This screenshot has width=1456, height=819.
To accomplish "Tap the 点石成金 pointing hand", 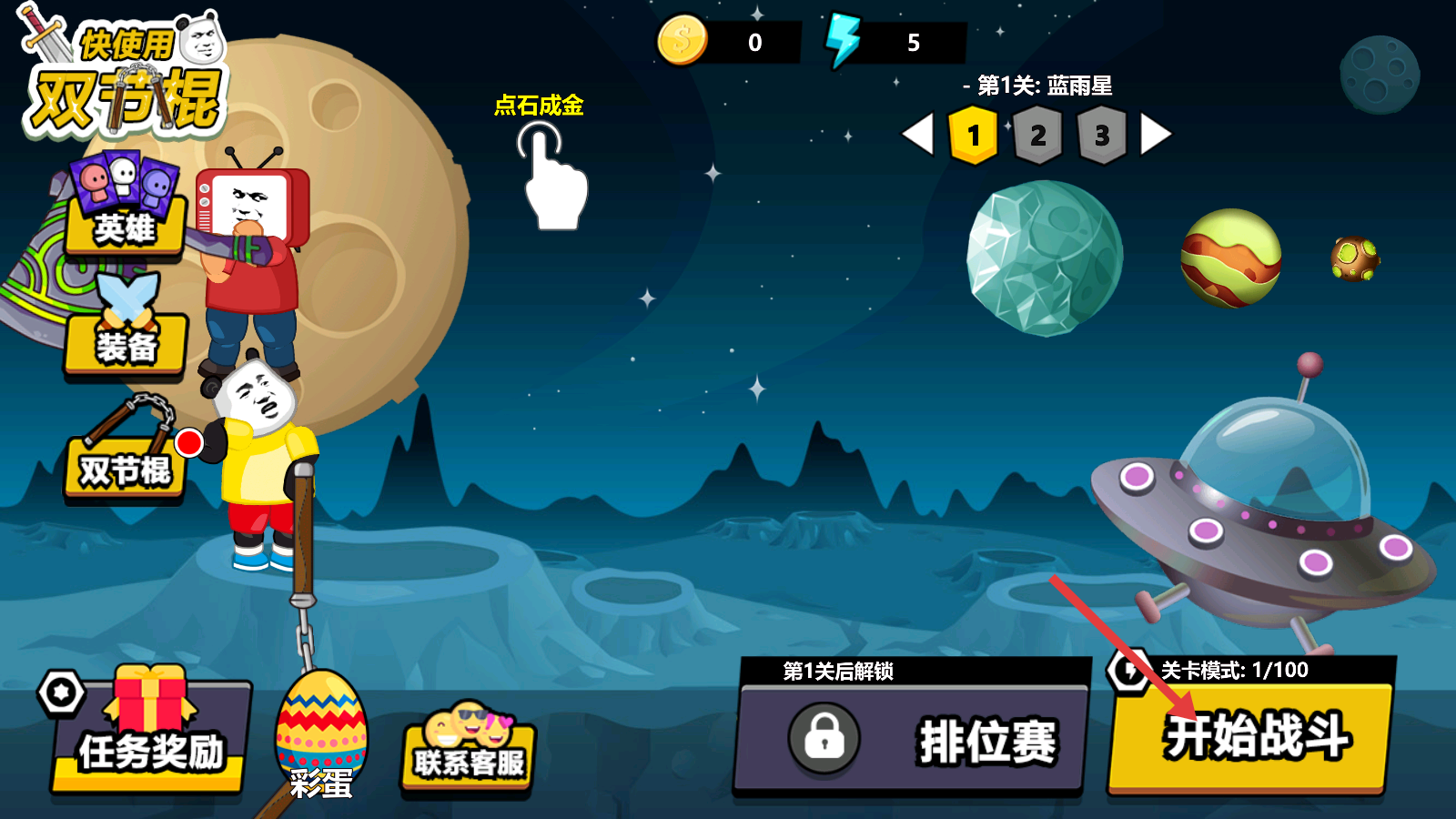I will coord(551,177).
